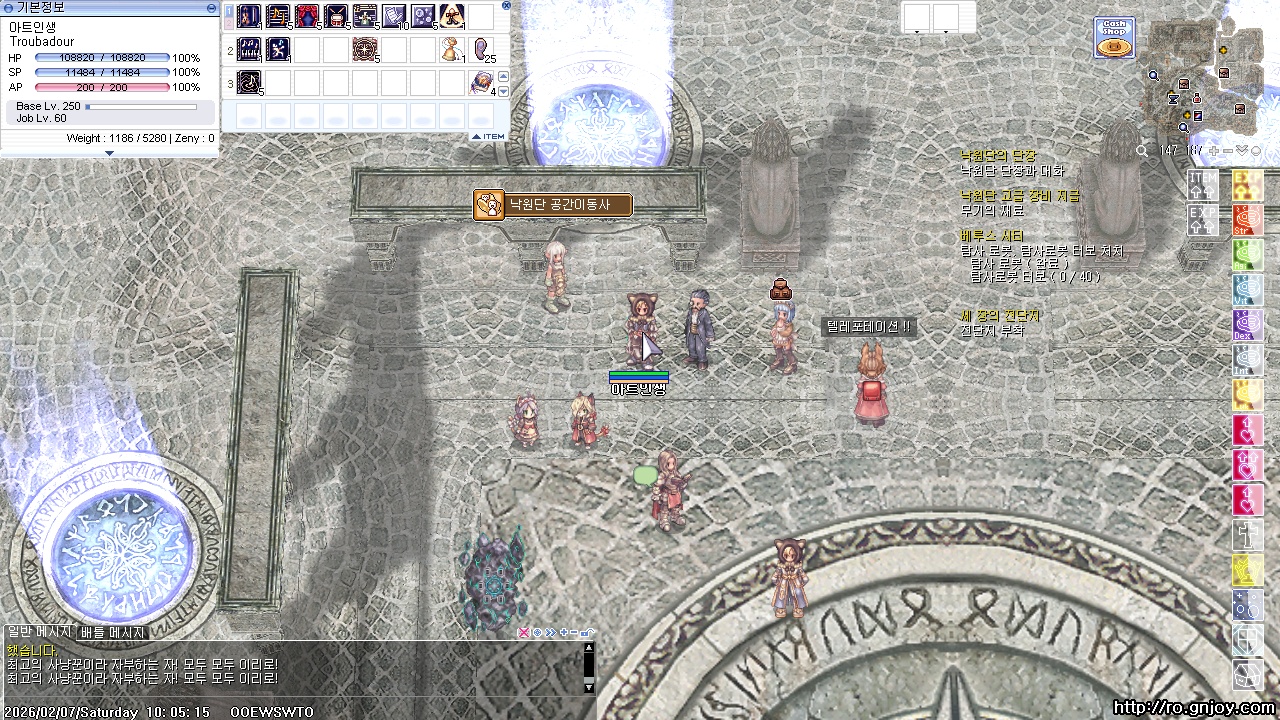Screen dimensions: 1280x720
Task: Open the Cash Shop
Action: point(1114,37)
